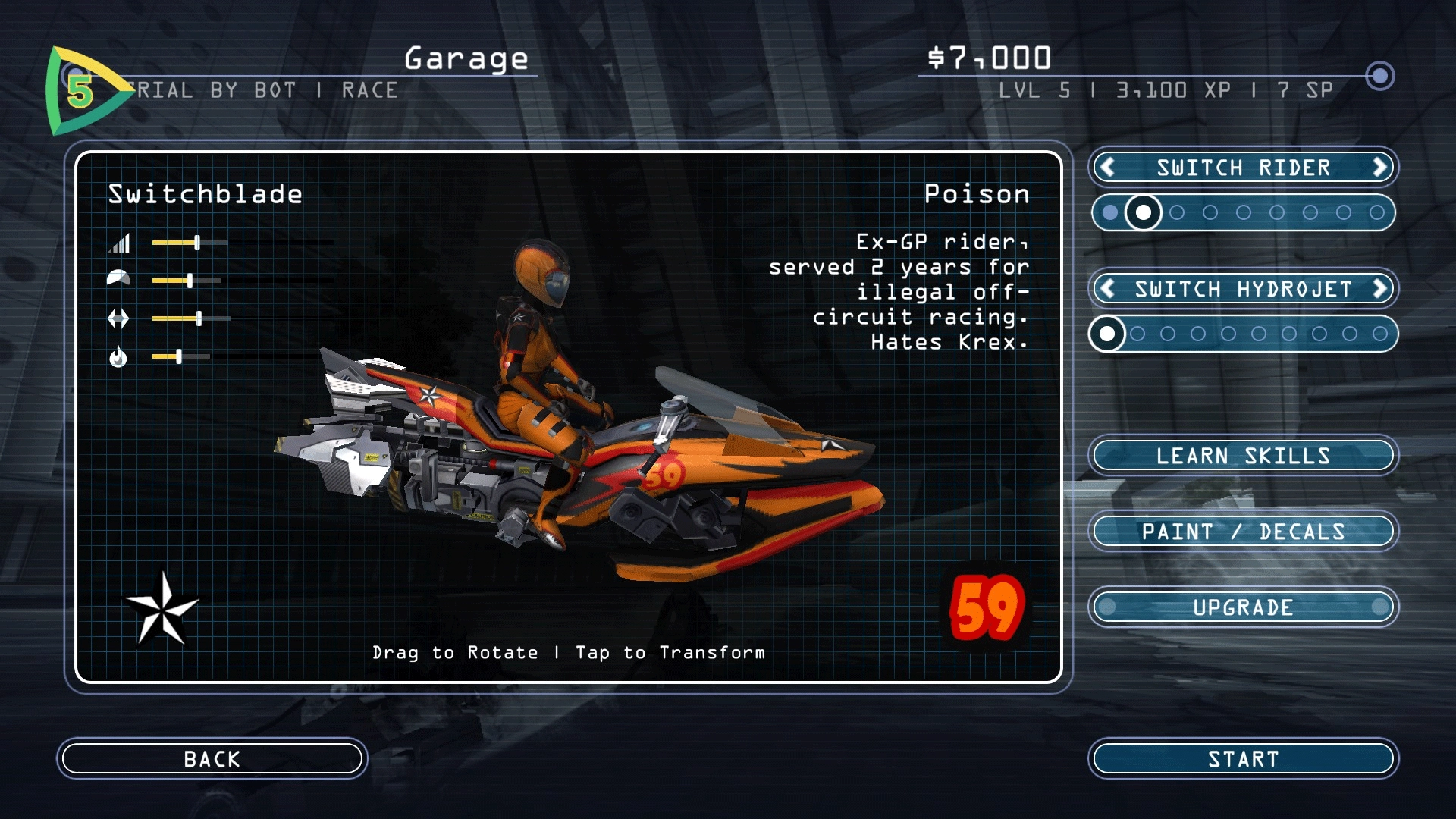Image resolution: width=1456 pixels, height=819 pixels.
Task: Switch to the next rider
Action: click(1379, 168)
